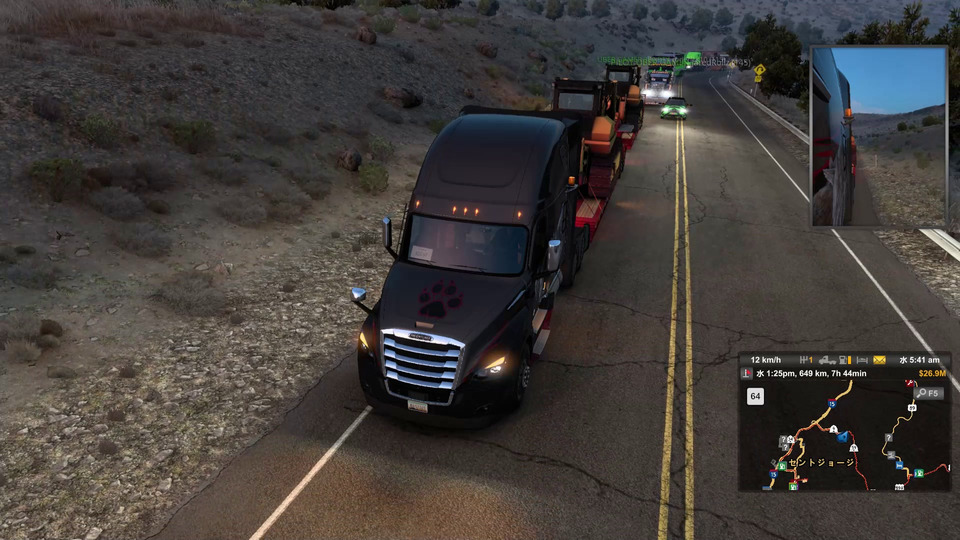
Task: Click the blue player arrow on minimap
Action: point(841,436)
